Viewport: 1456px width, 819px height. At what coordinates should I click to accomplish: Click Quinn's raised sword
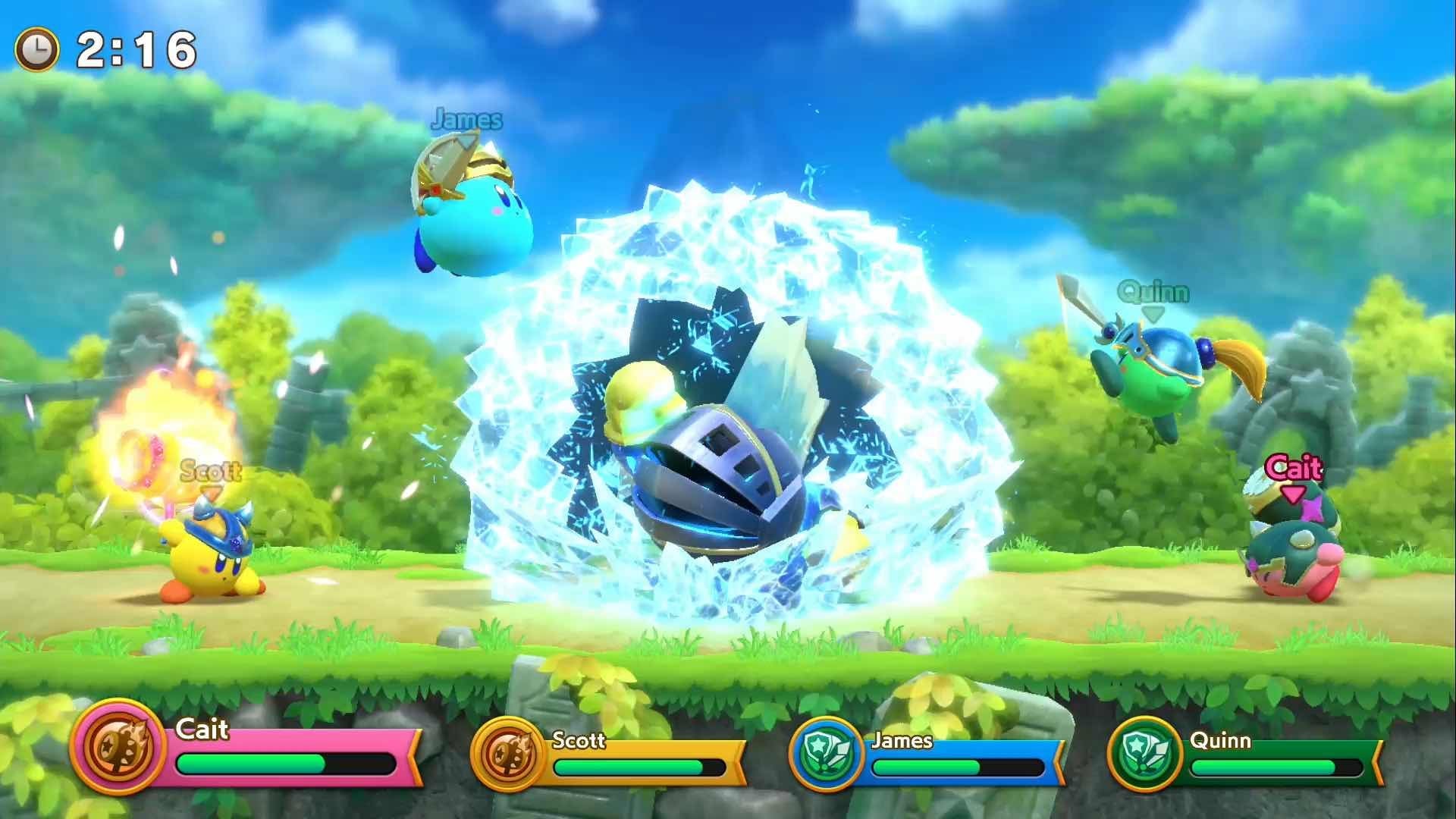coord(1080,303)
